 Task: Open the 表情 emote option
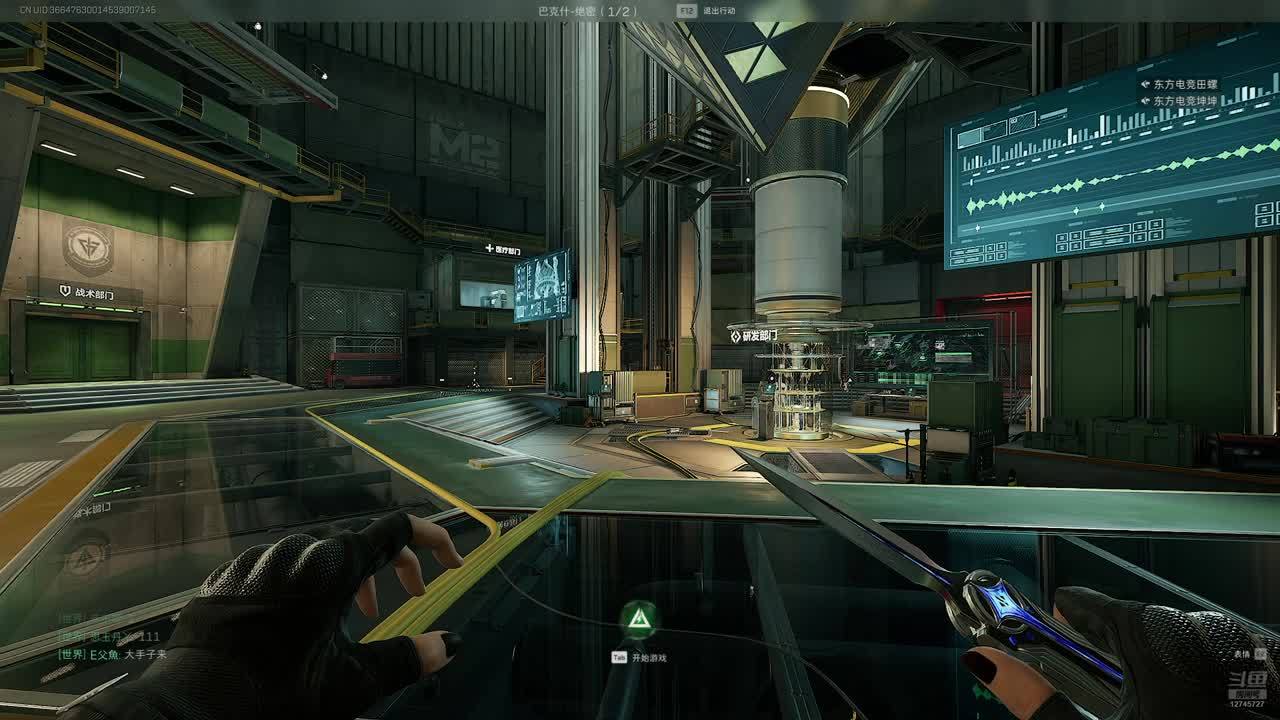[1241, 653]
